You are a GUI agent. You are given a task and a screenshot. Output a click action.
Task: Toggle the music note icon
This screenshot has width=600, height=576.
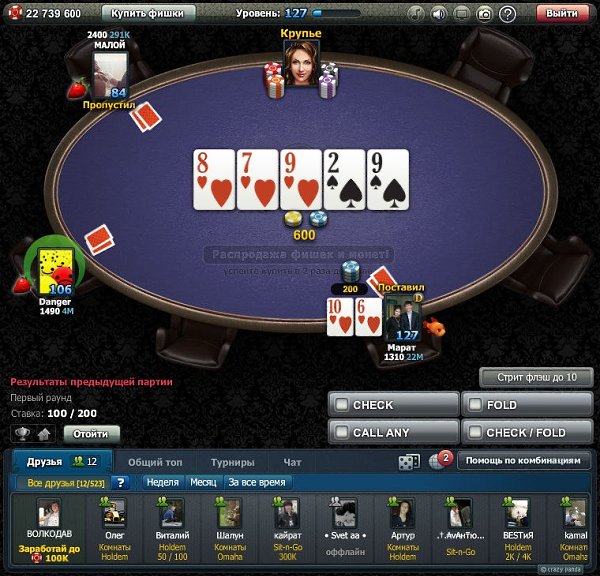tap(414, 14)
